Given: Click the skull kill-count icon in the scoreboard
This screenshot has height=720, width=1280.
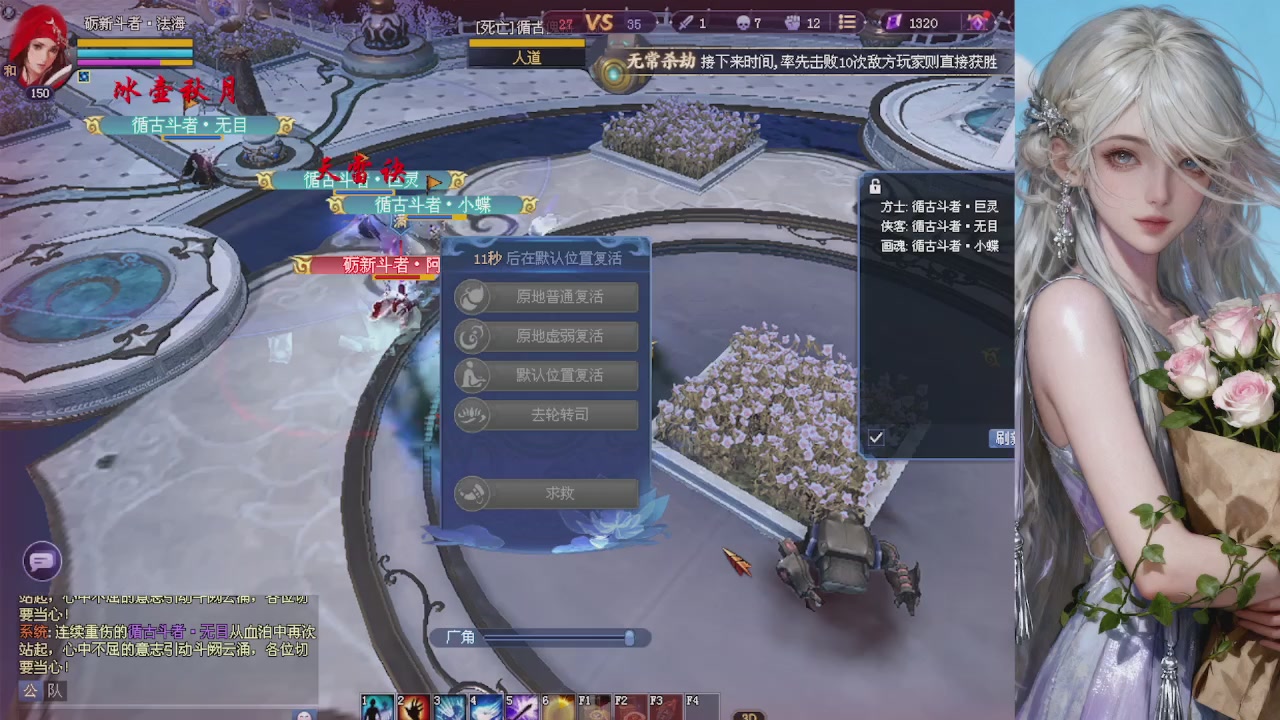Looking at the screenshot, I should (742, 22).
